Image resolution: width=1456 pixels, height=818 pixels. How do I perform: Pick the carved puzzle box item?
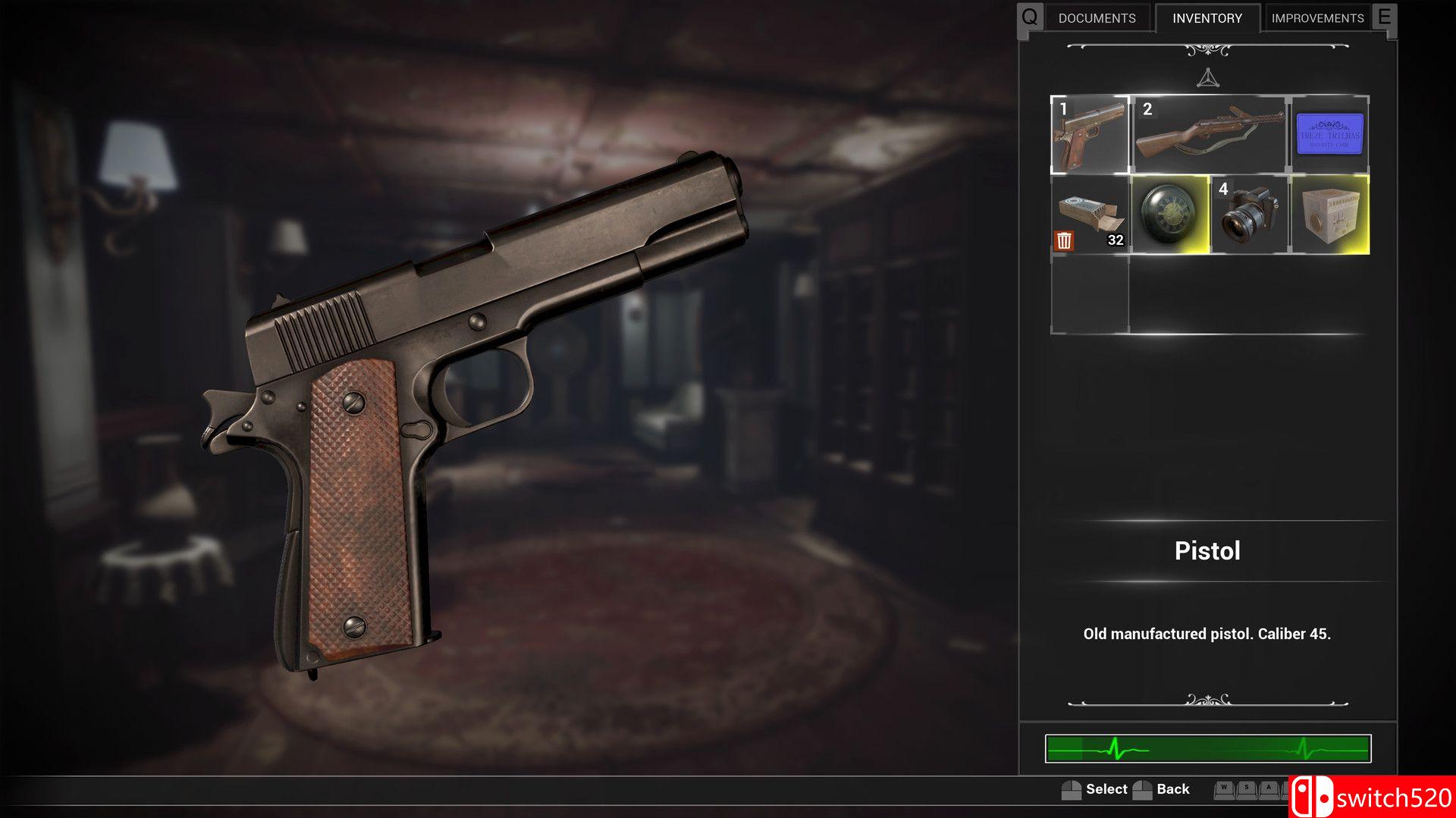[1329, 215]
